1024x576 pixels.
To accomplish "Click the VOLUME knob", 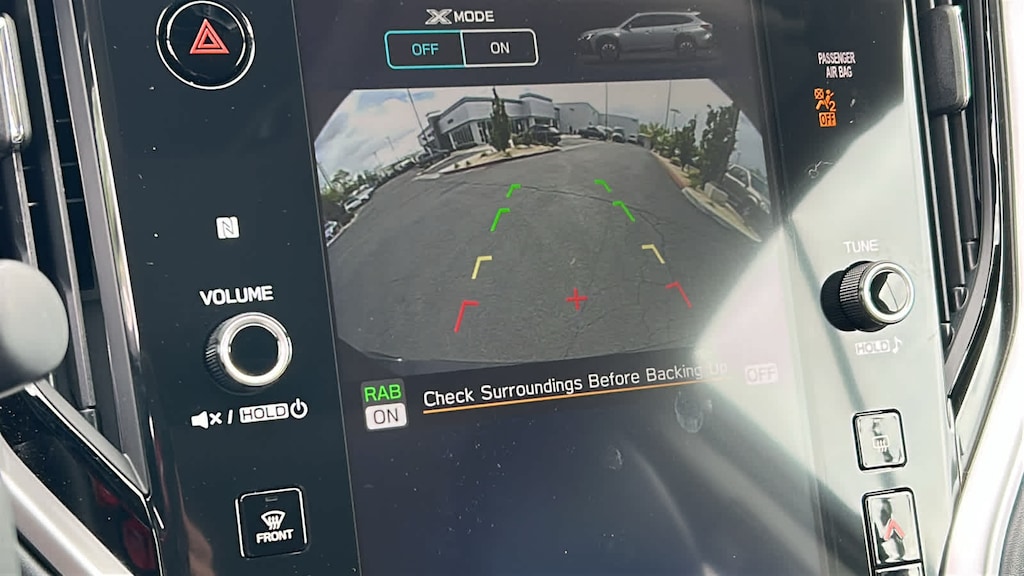I will tap(248, 350).
